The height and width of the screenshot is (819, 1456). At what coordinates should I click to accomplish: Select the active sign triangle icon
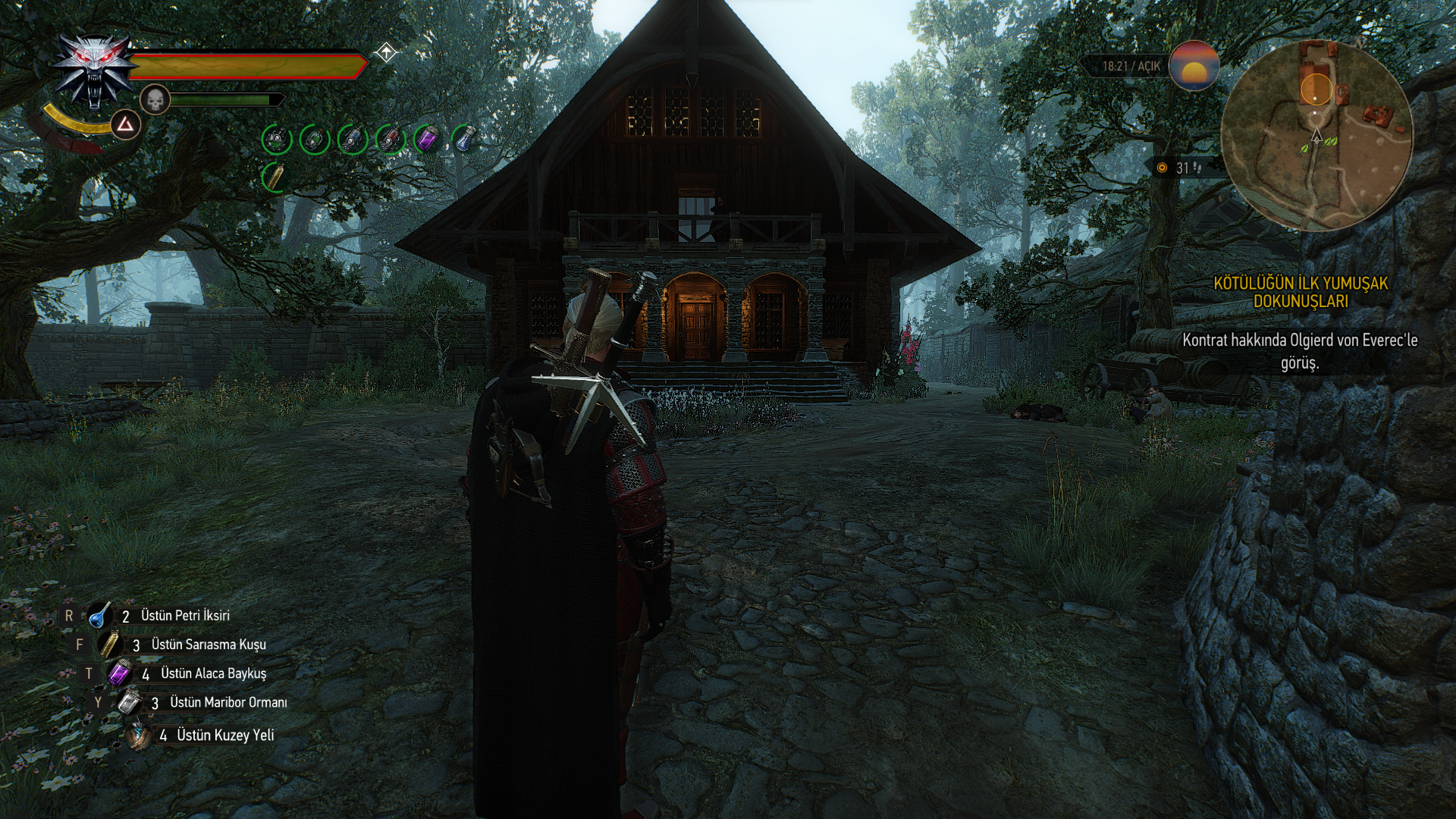125,125
